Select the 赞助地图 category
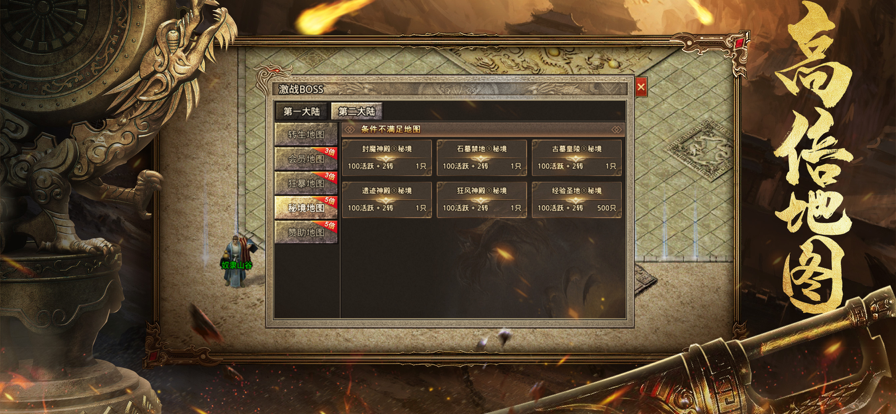 pyautogui.click(x=305, y=232)
